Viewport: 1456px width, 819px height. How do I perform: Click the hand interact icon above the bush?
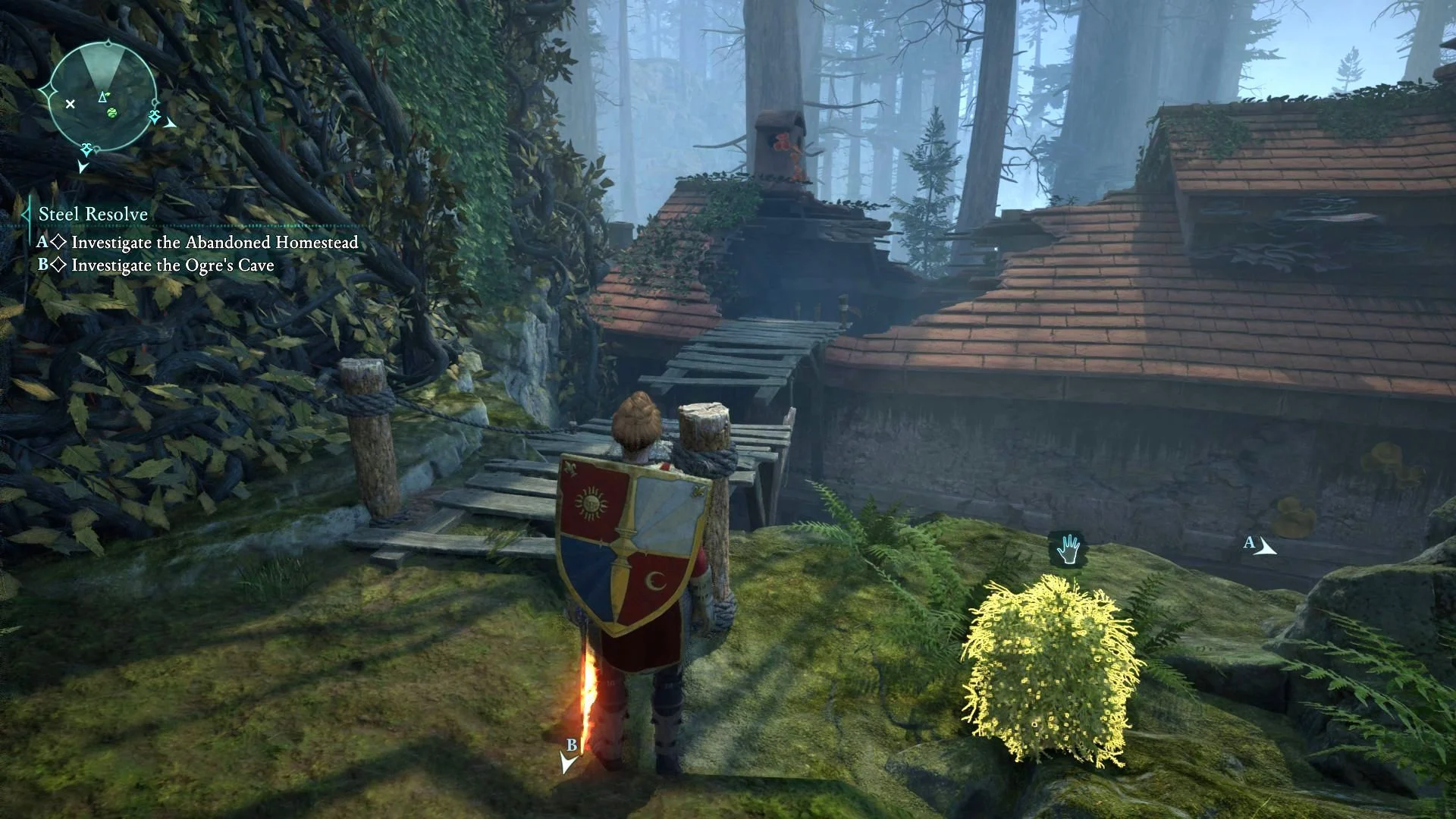point(1068,550)
